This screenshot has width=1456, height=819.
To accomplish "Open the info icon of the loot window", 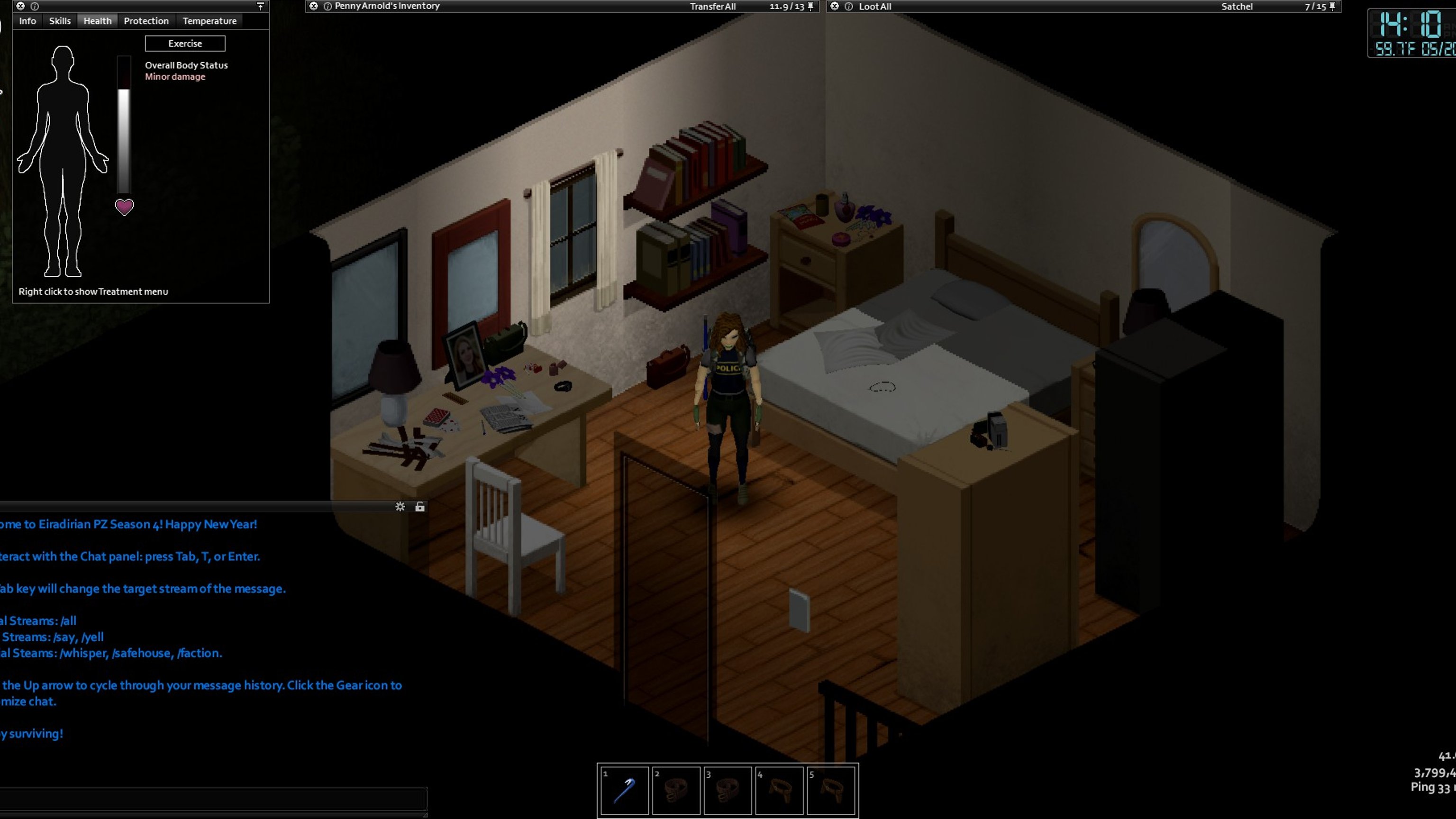I will click(848, 6).
